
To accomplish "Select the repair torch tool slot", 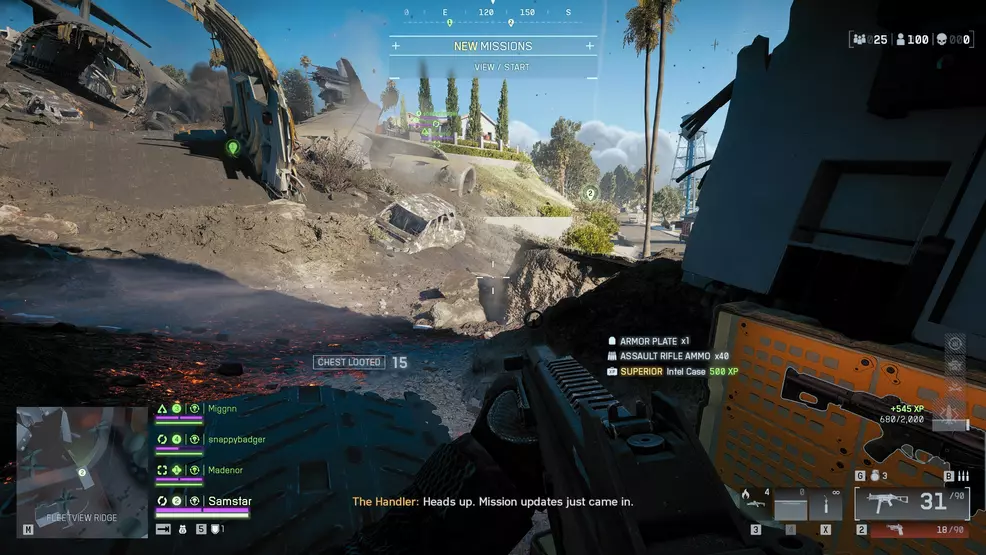I will (x=826, y=505).
